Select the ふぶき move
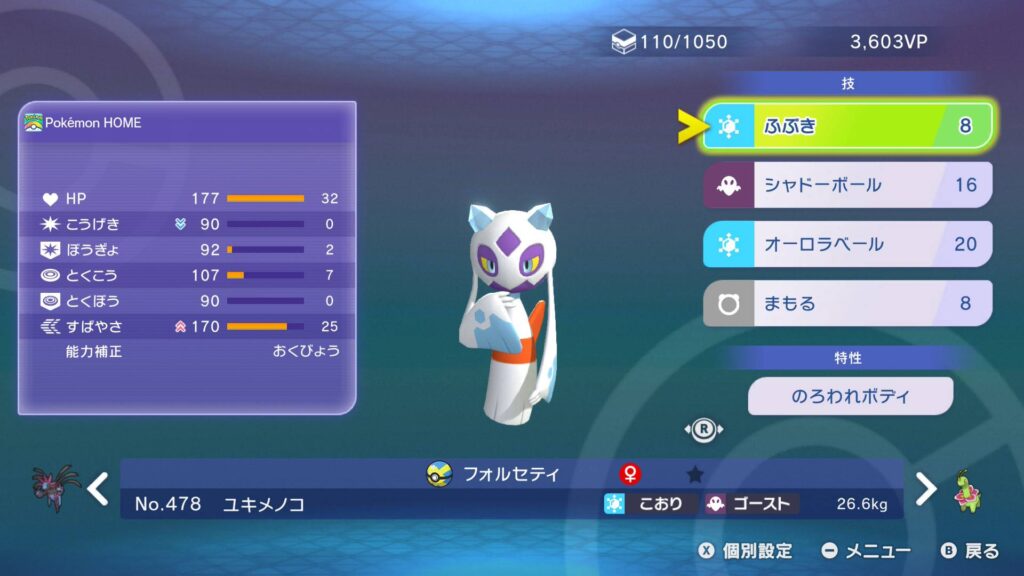Screen dimensions: 1024x576 848,126
